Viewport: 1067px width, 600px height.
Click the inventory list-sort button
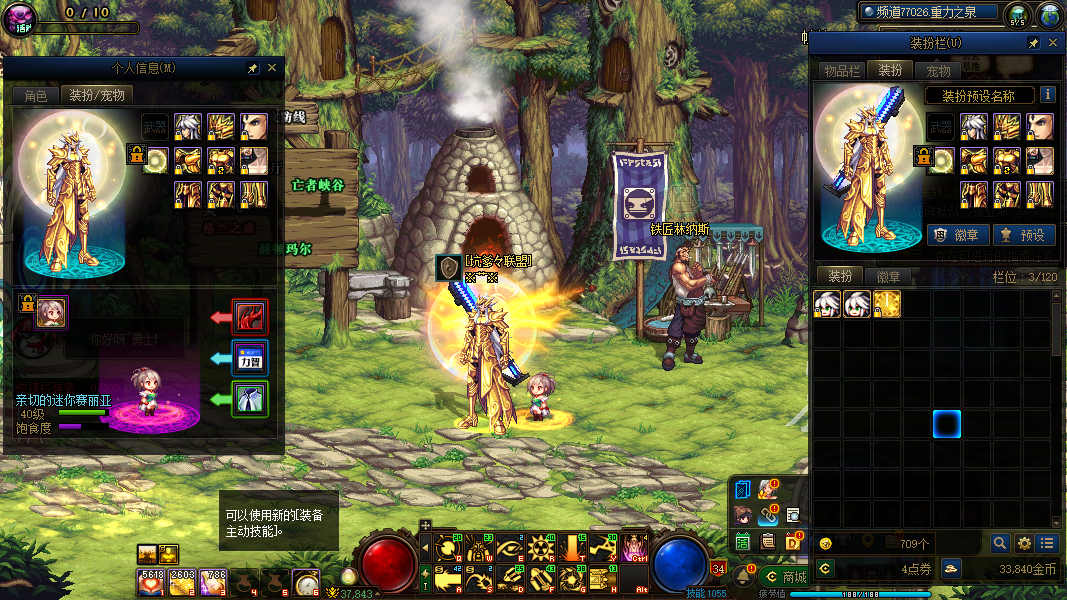(1047, 543)
